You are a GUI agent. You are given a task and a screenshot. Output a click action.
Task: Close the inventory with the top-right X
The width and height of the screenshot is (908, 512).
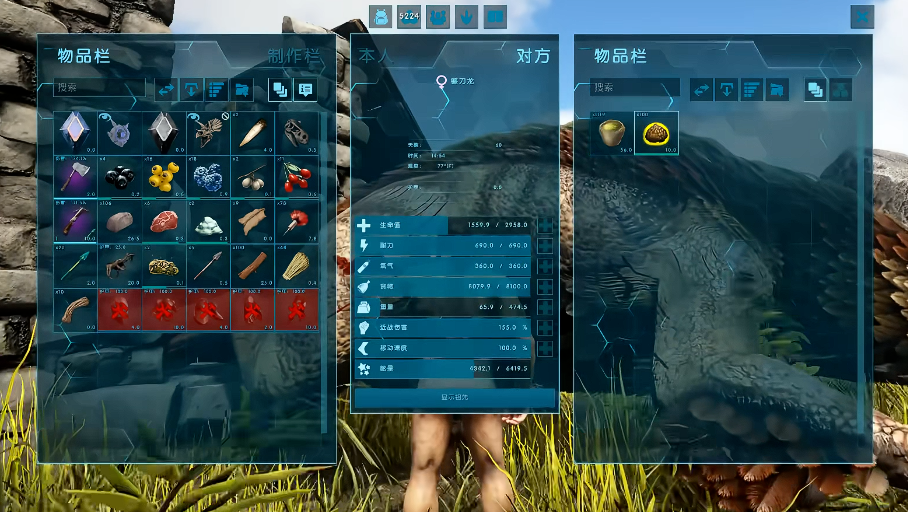[862, 16]
